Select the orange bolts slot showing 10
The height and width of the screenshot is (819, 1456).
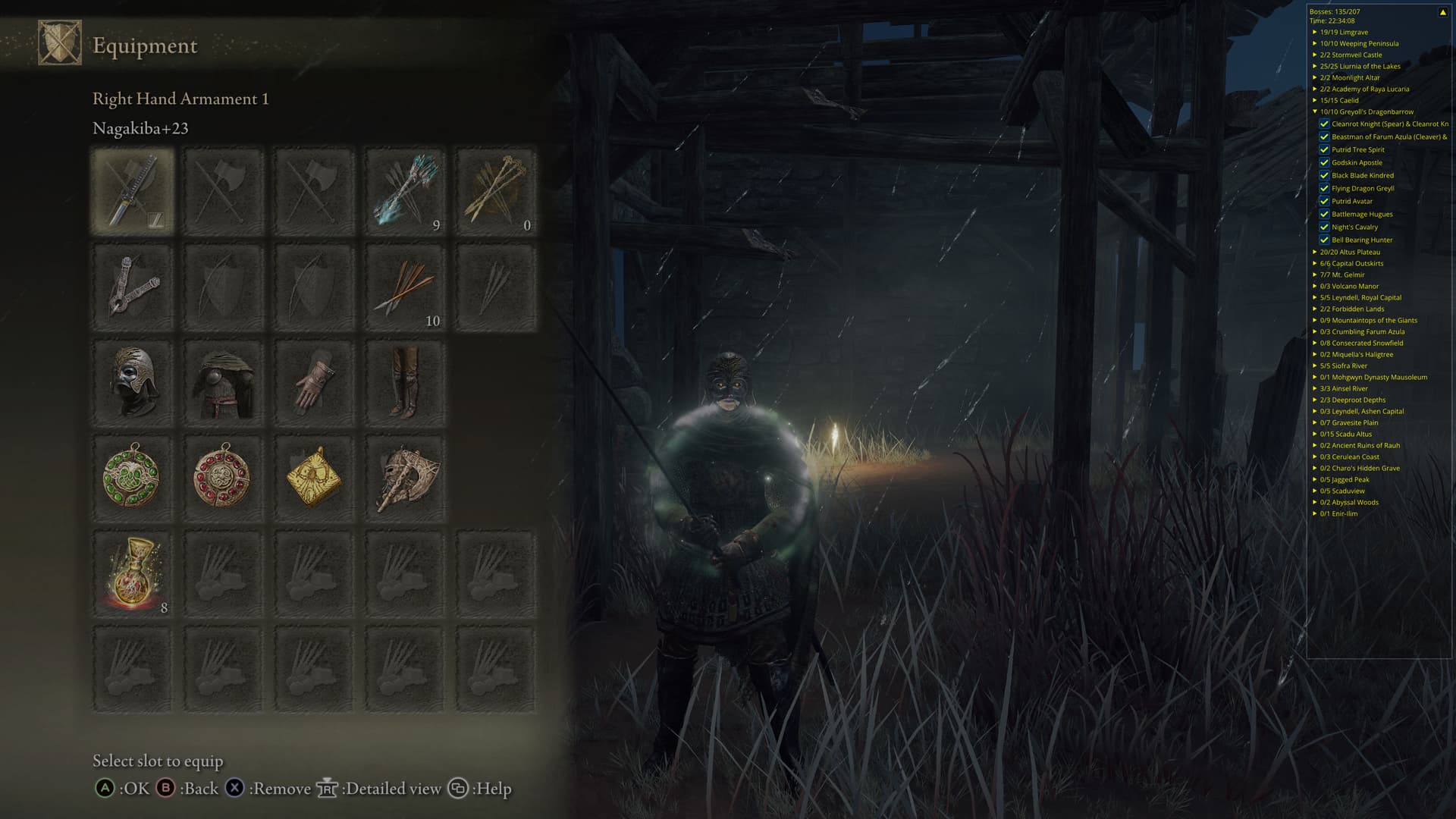click(x=405, y=287)
